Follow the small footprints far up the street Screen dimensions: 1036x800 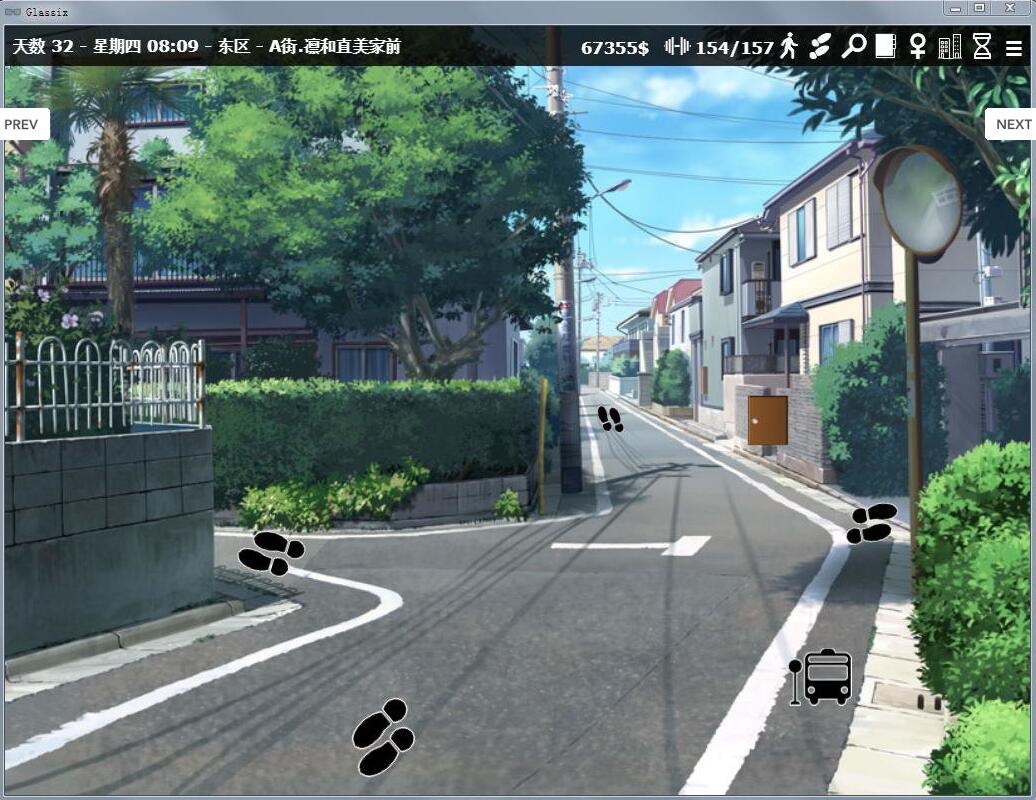click(x=610, y=419)
